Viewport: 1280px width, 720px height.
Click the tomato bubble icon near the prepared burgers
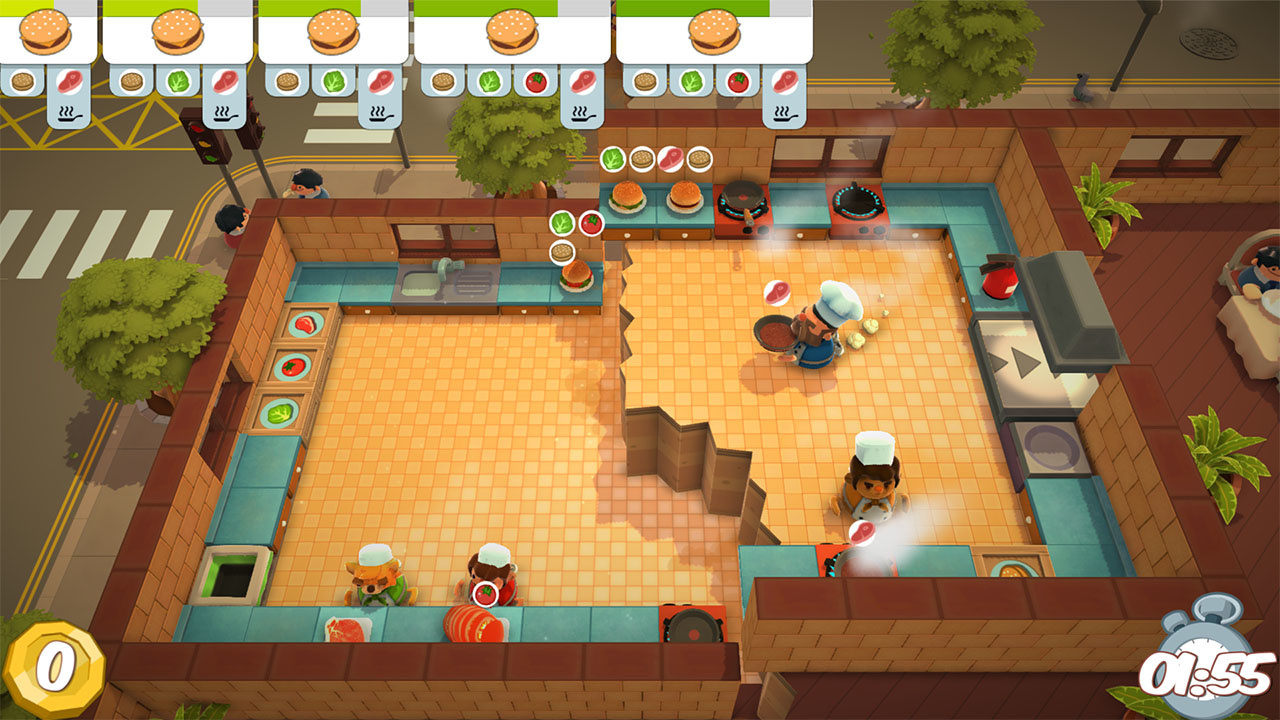pyautogui.click(x=589, y=224)
